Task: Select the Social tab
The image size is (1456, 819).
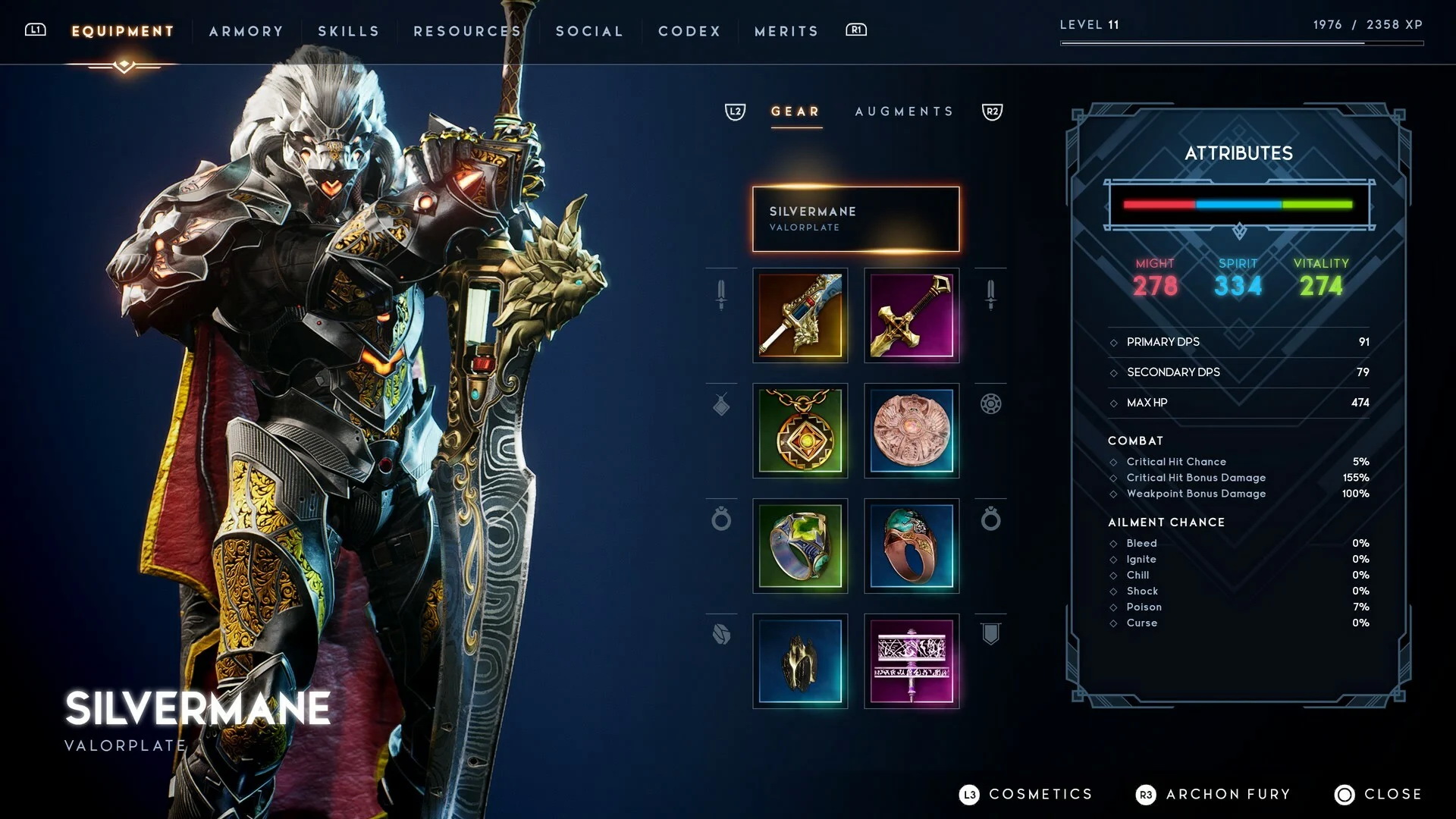Action: [x=589, y=31]
